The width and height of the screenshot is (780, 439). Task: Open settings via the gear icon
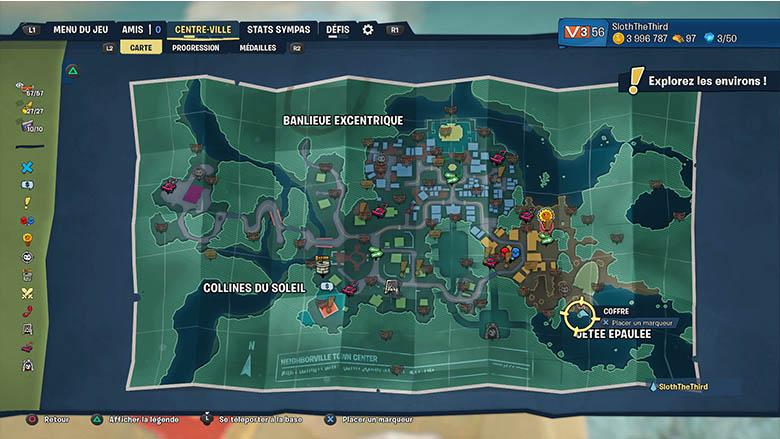(368, 29)
